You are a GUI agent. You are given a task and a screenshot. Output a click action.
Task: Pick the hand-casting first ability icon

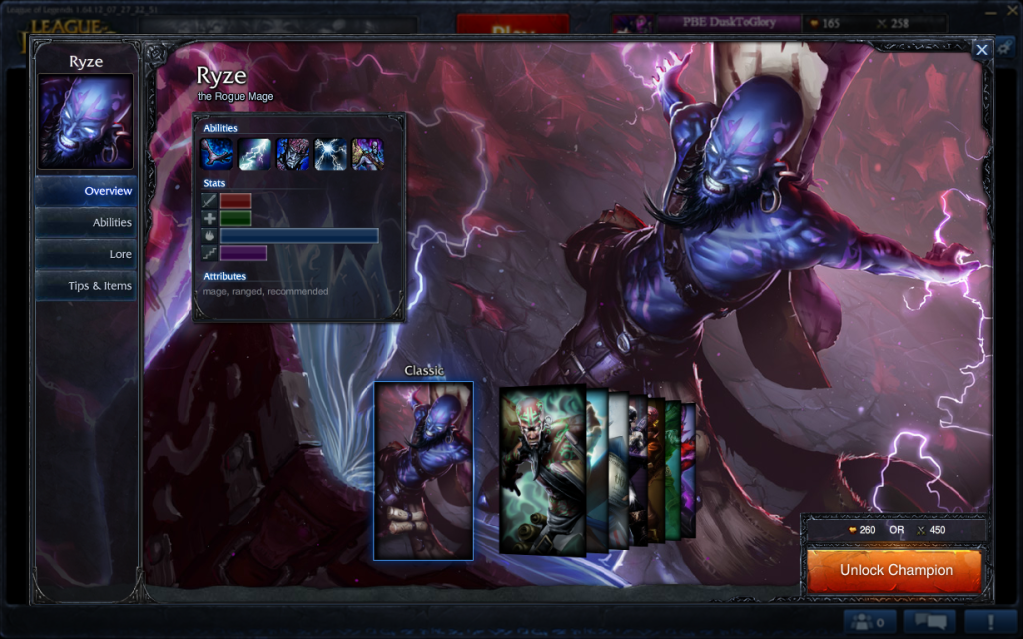[x=217, y=154]
